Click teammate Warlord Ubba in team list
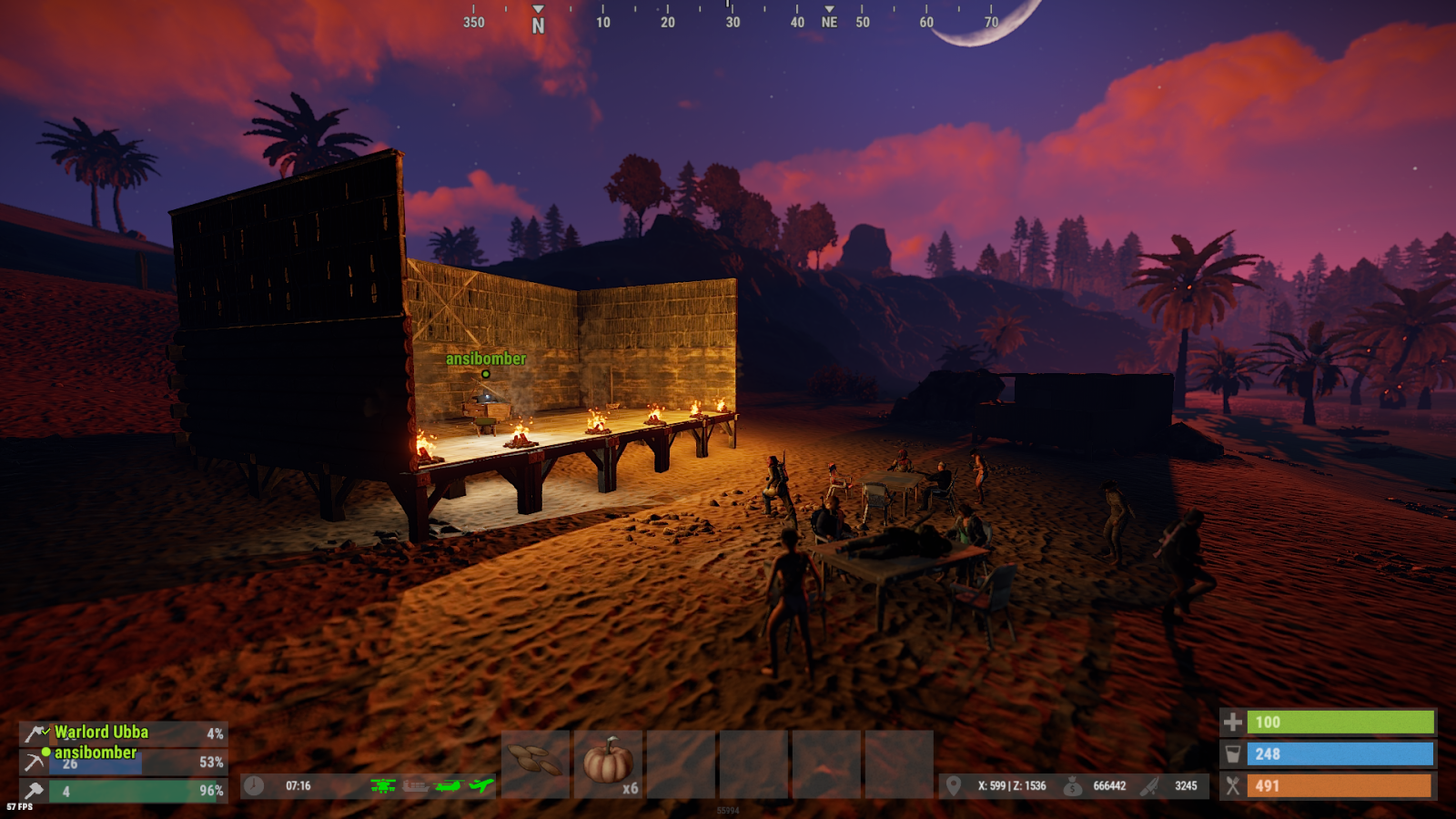Viewport: 1456px width, 819px height. 101,733
